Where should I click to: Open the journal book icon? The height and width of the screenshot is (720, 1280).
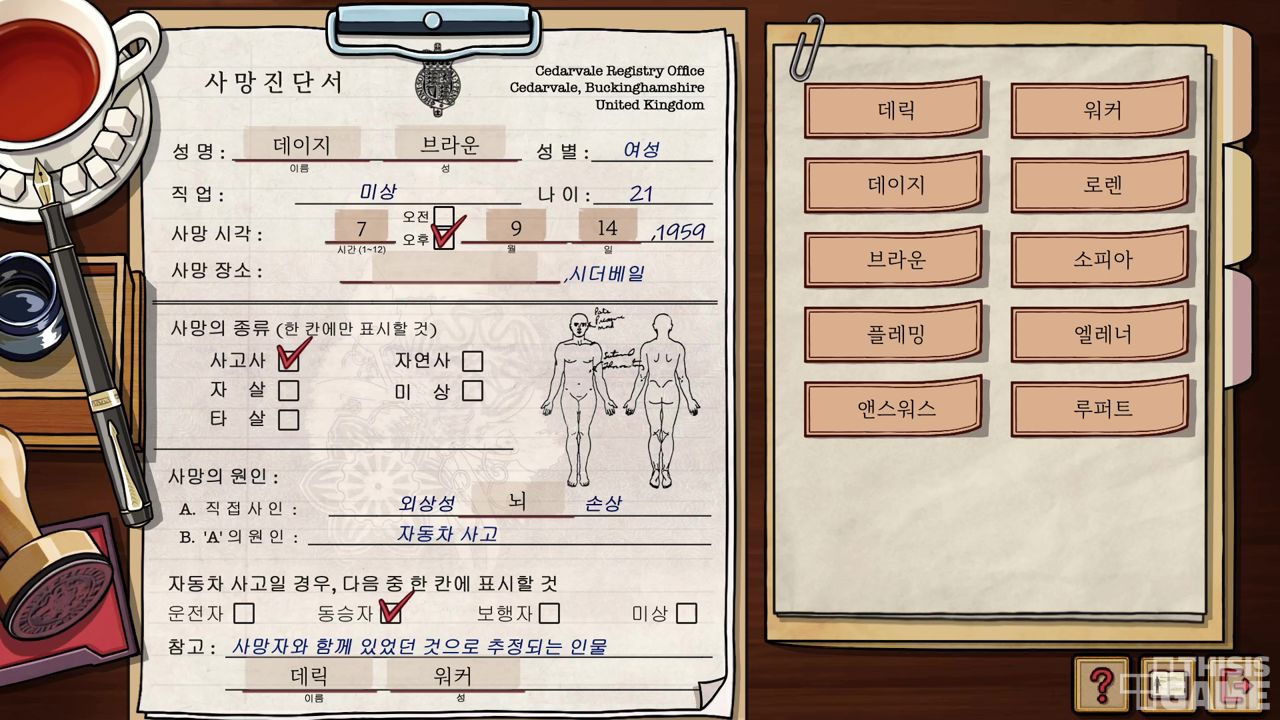coord(1170,684)
